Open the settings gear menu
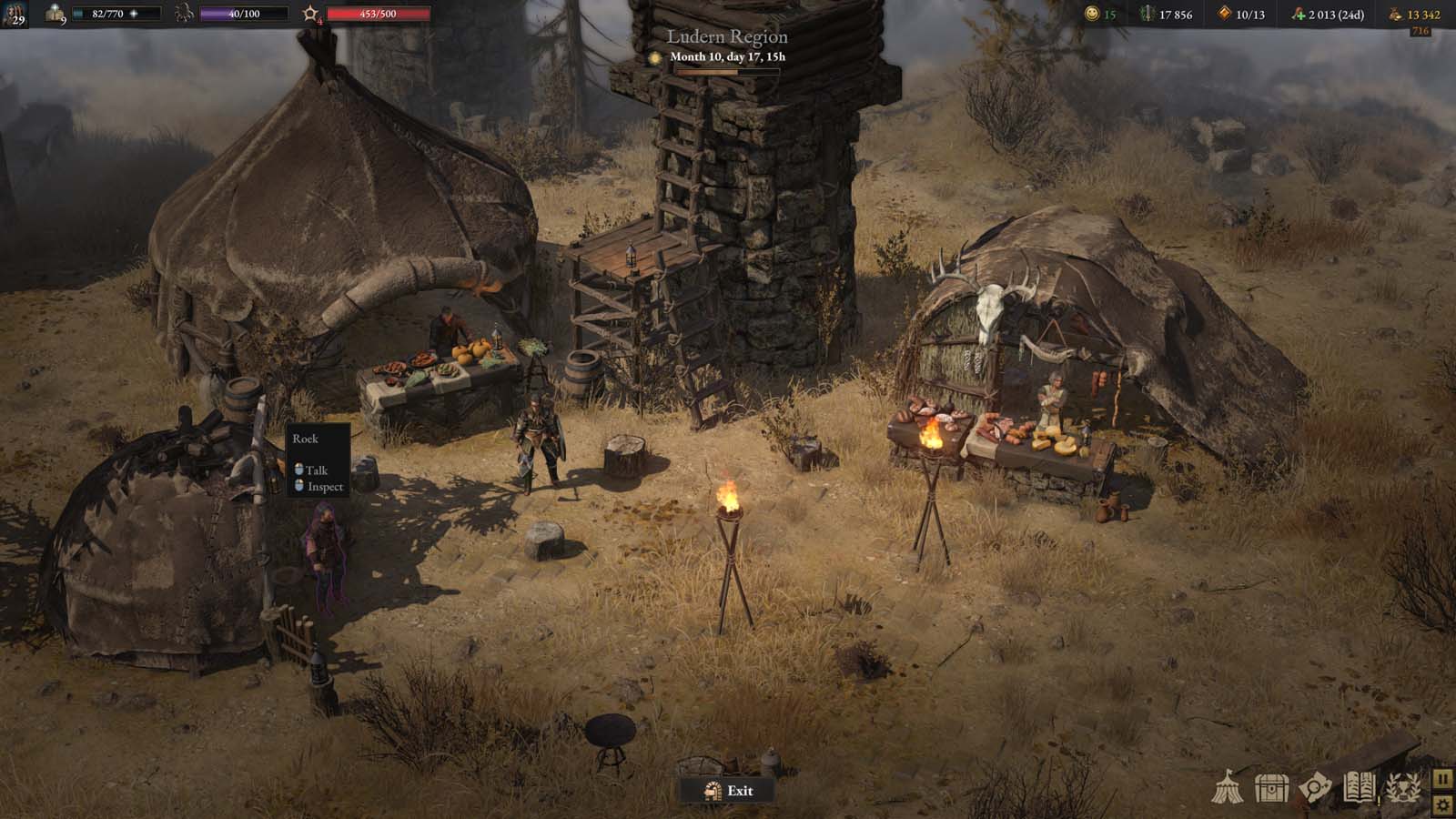The image size is (1456, 819). 1443,806
